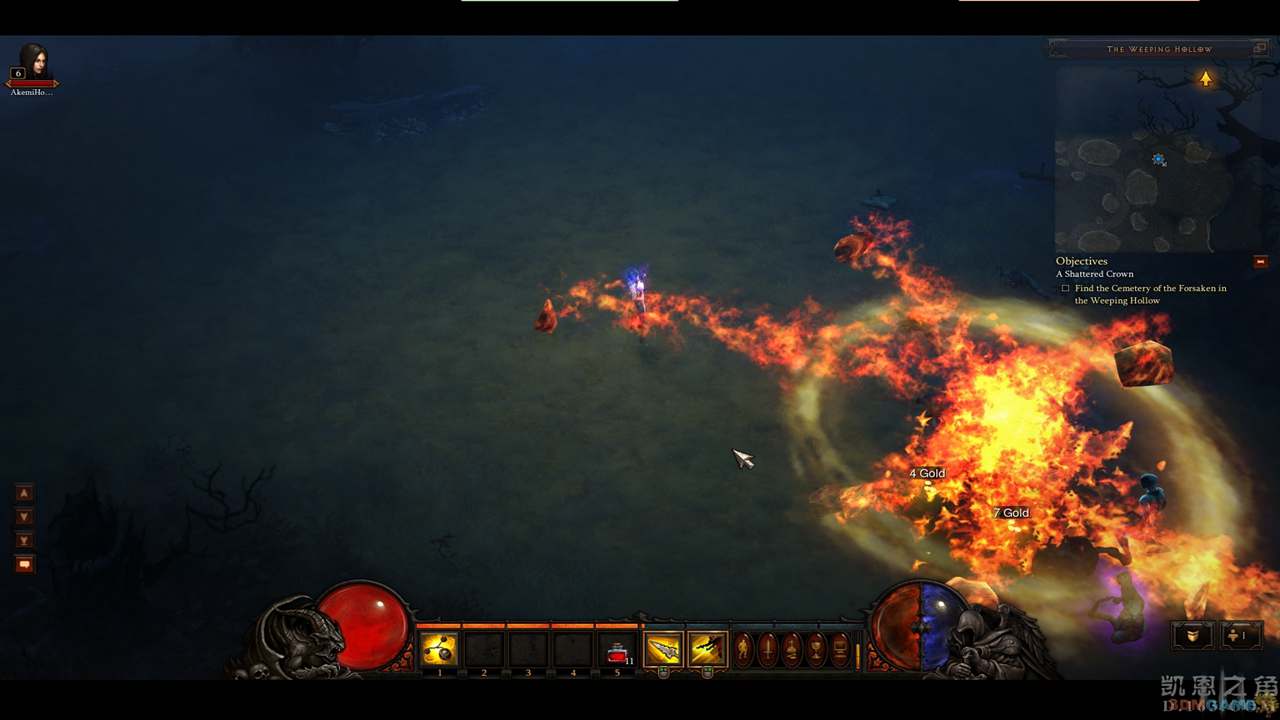
Task: Activate the bolas skill in slot 1
Action: coord(439,650)
